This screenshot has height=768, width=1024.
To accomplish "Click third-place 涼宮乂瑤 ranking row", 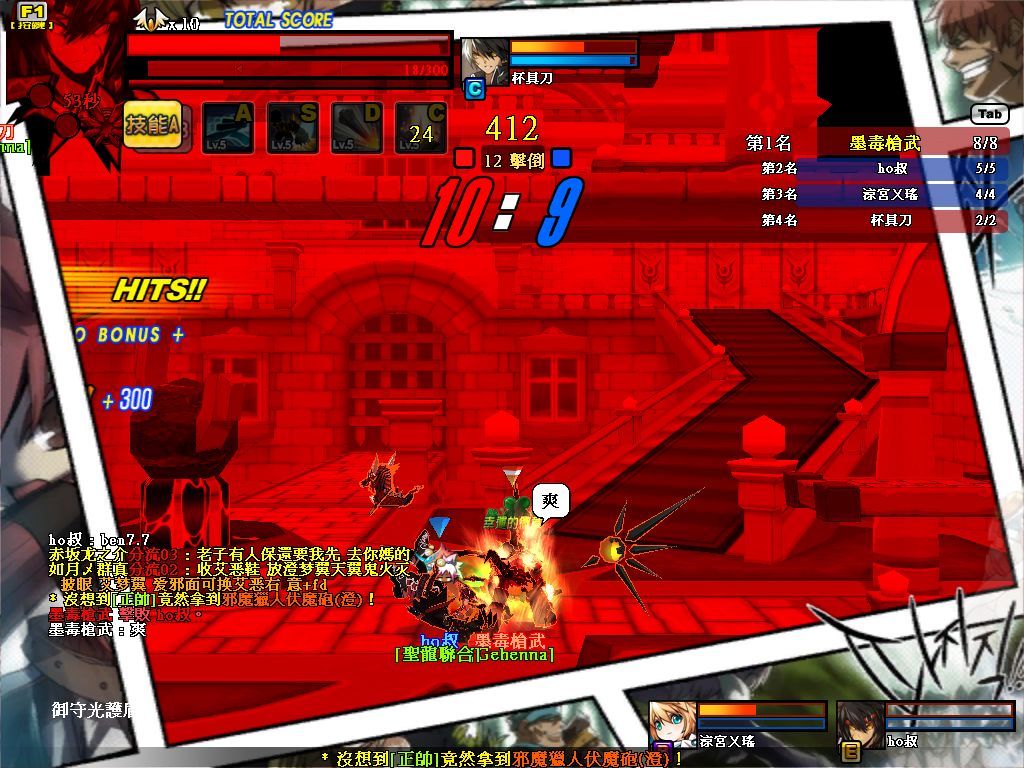I will (874, 194).
